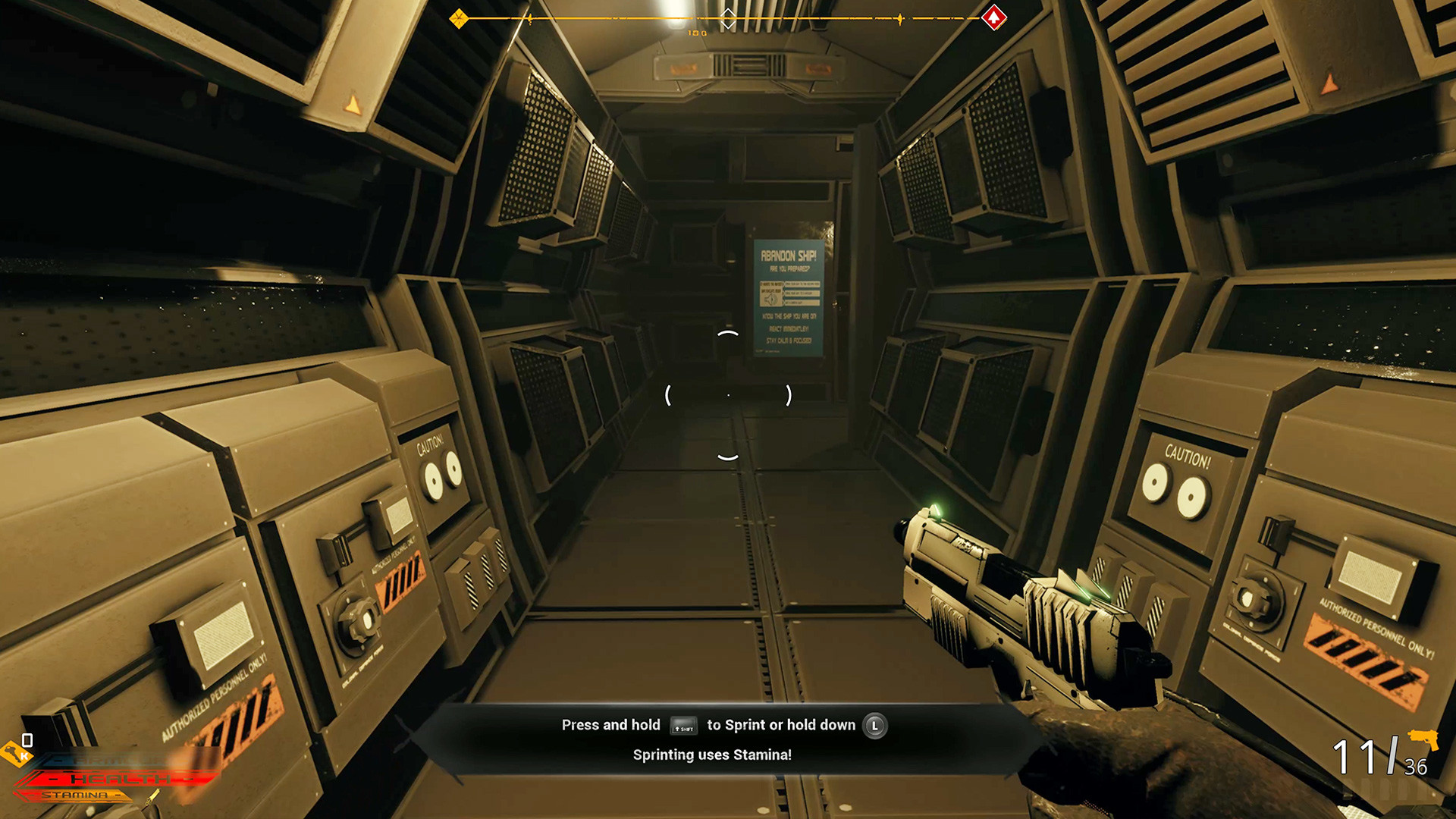Select the yellow key item icon
Image resolution: width=1456 pixels, height=819 pixels.
[14, 753]
